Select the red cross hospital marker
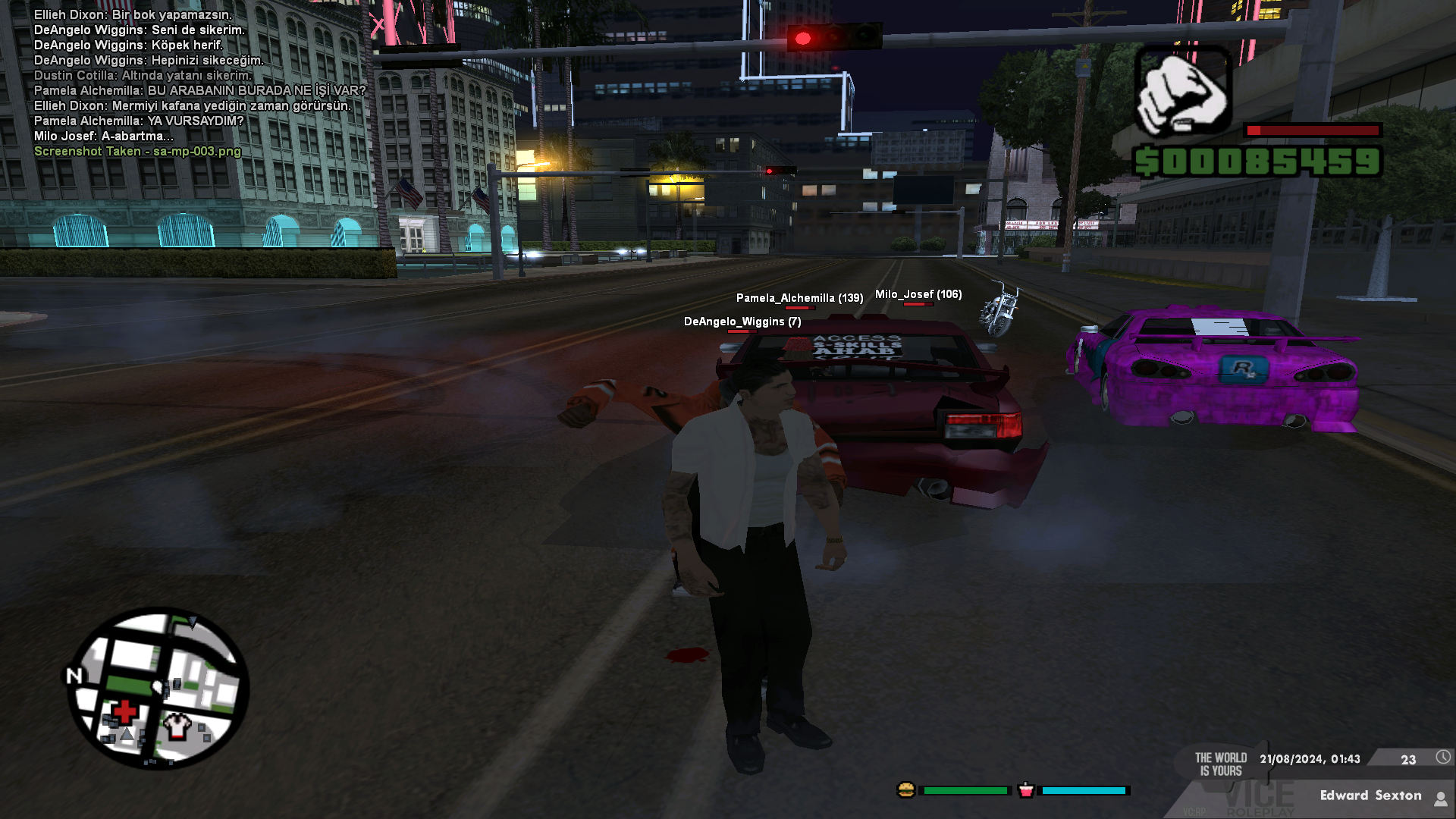The image size is (1456, 819). 124,712
